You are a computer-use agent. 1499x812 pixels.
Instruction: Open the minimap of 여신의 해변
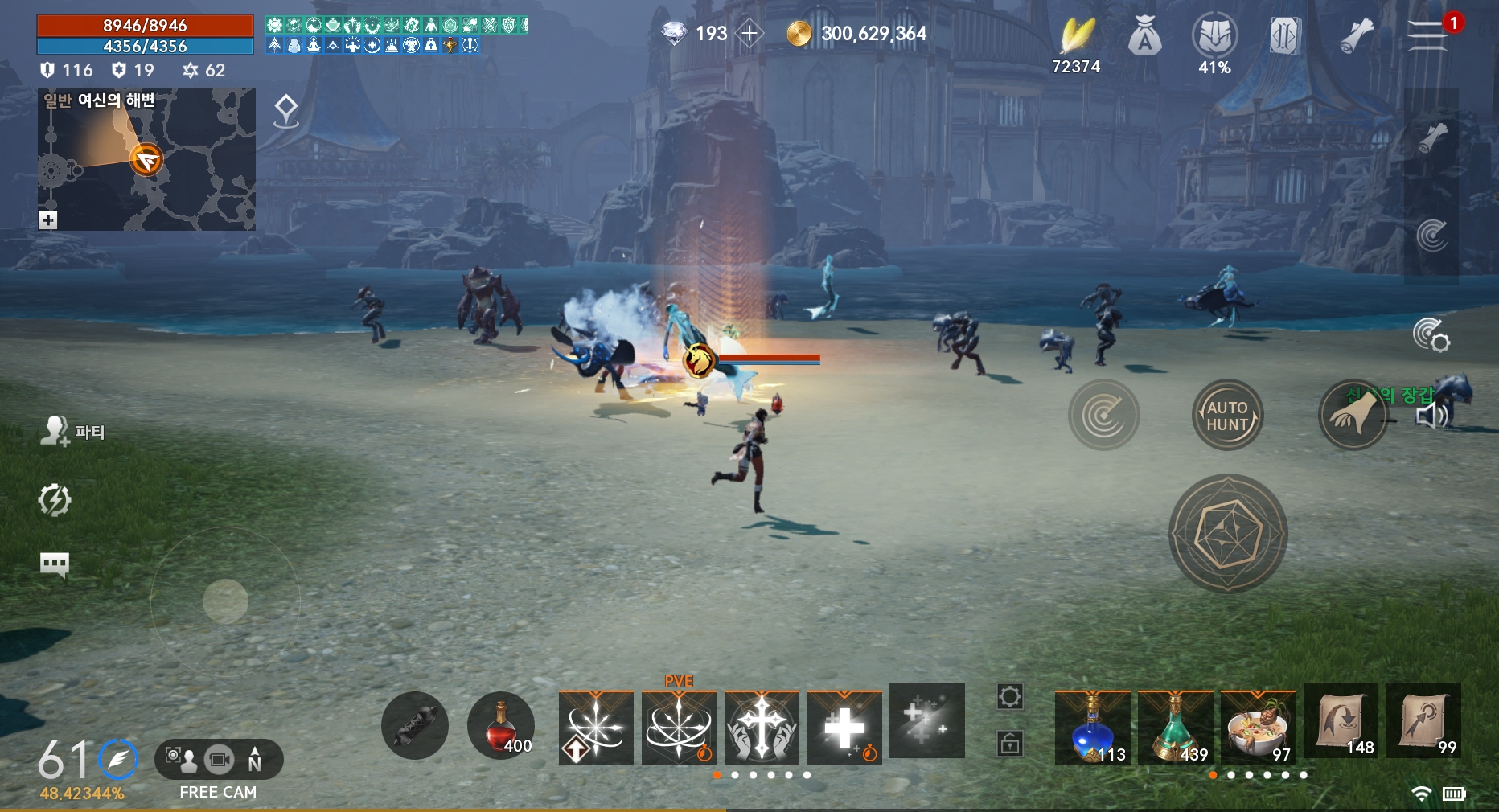(146, 160)
